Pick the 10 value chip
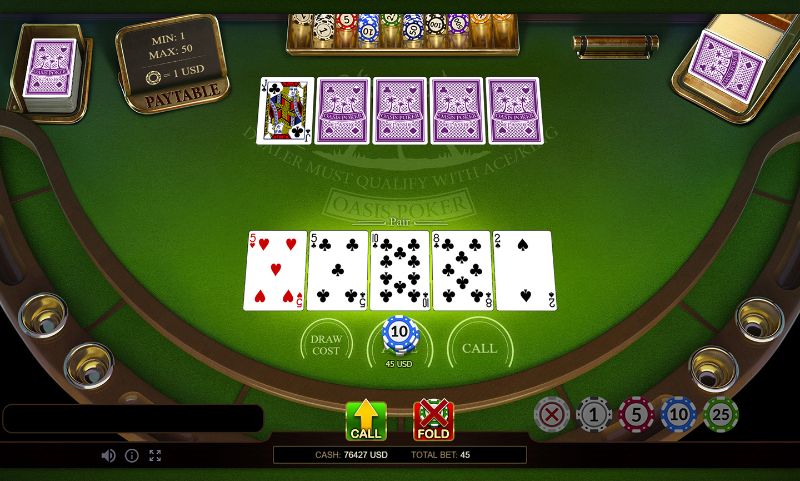800x481 pixels. point(678,413)
